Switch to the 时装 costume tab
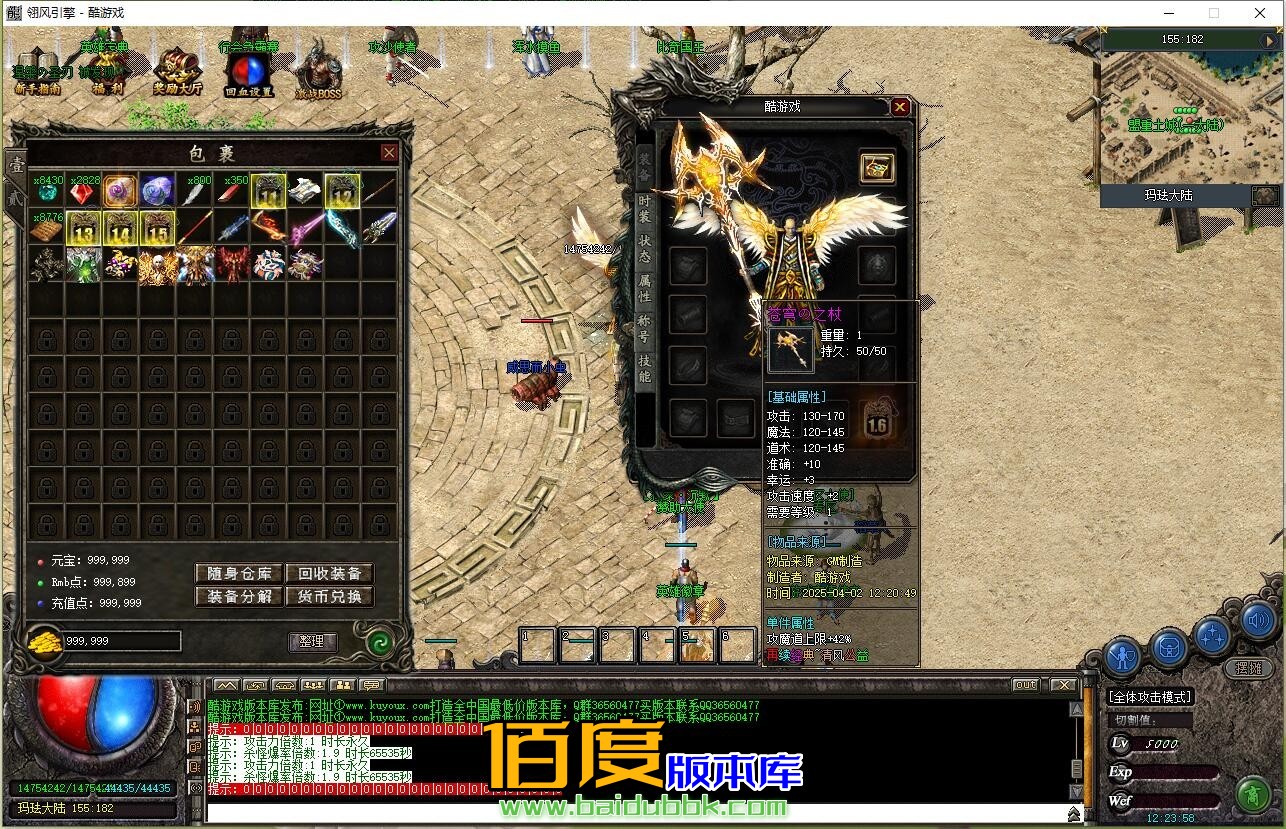This screenshot has width=1286, height=829. click(645, 208)
